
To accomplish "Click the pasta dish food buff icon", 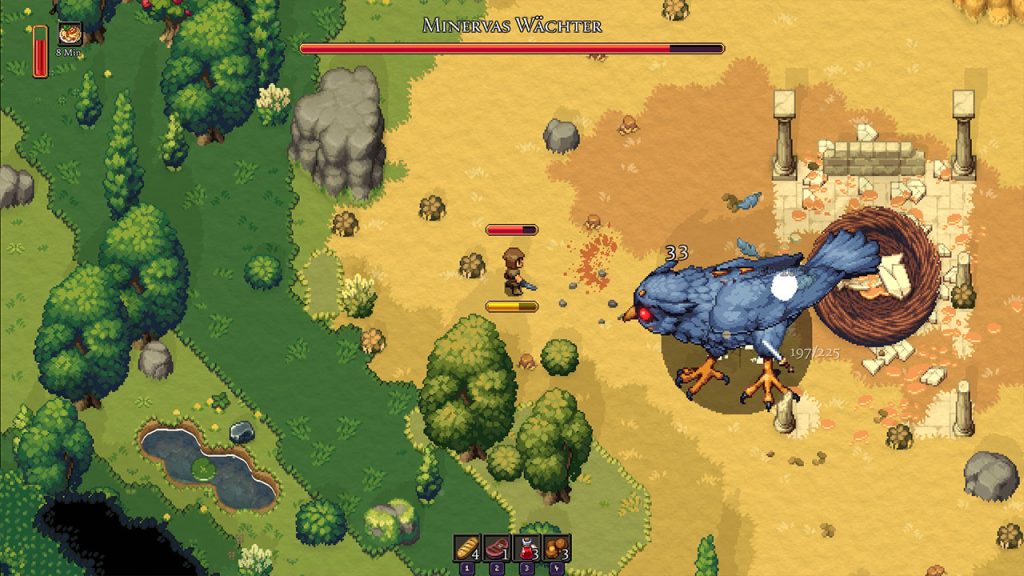I will click(70, 33).
